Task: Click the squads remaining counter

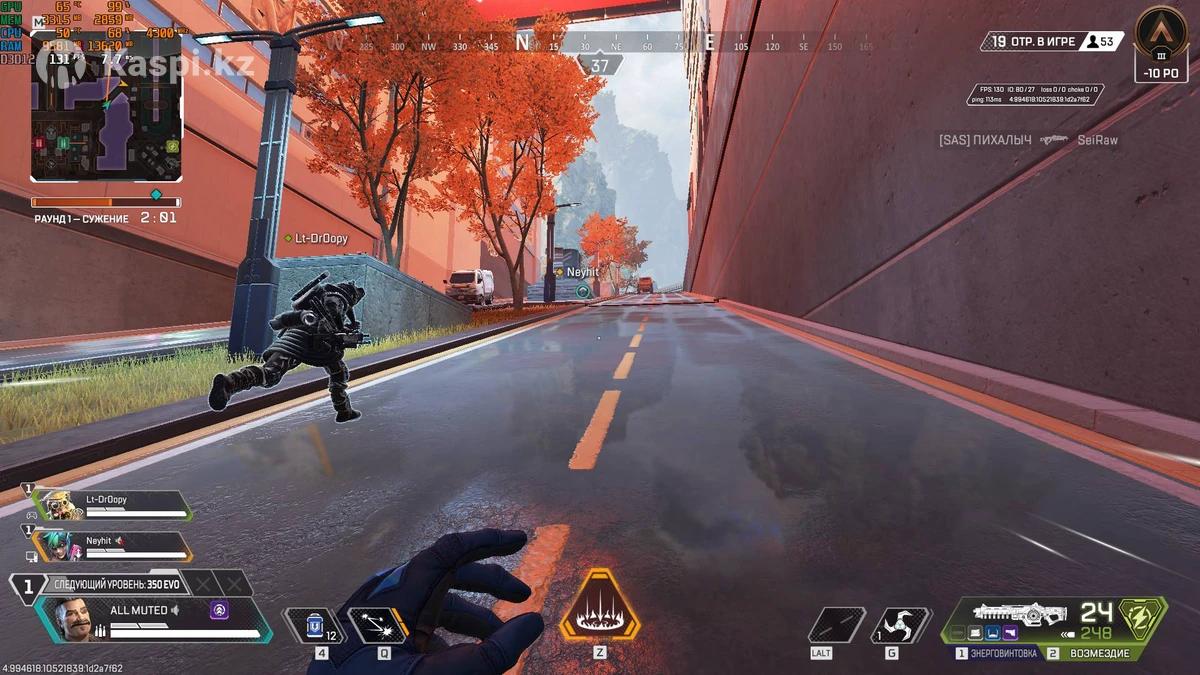Action: [1034, 41]
